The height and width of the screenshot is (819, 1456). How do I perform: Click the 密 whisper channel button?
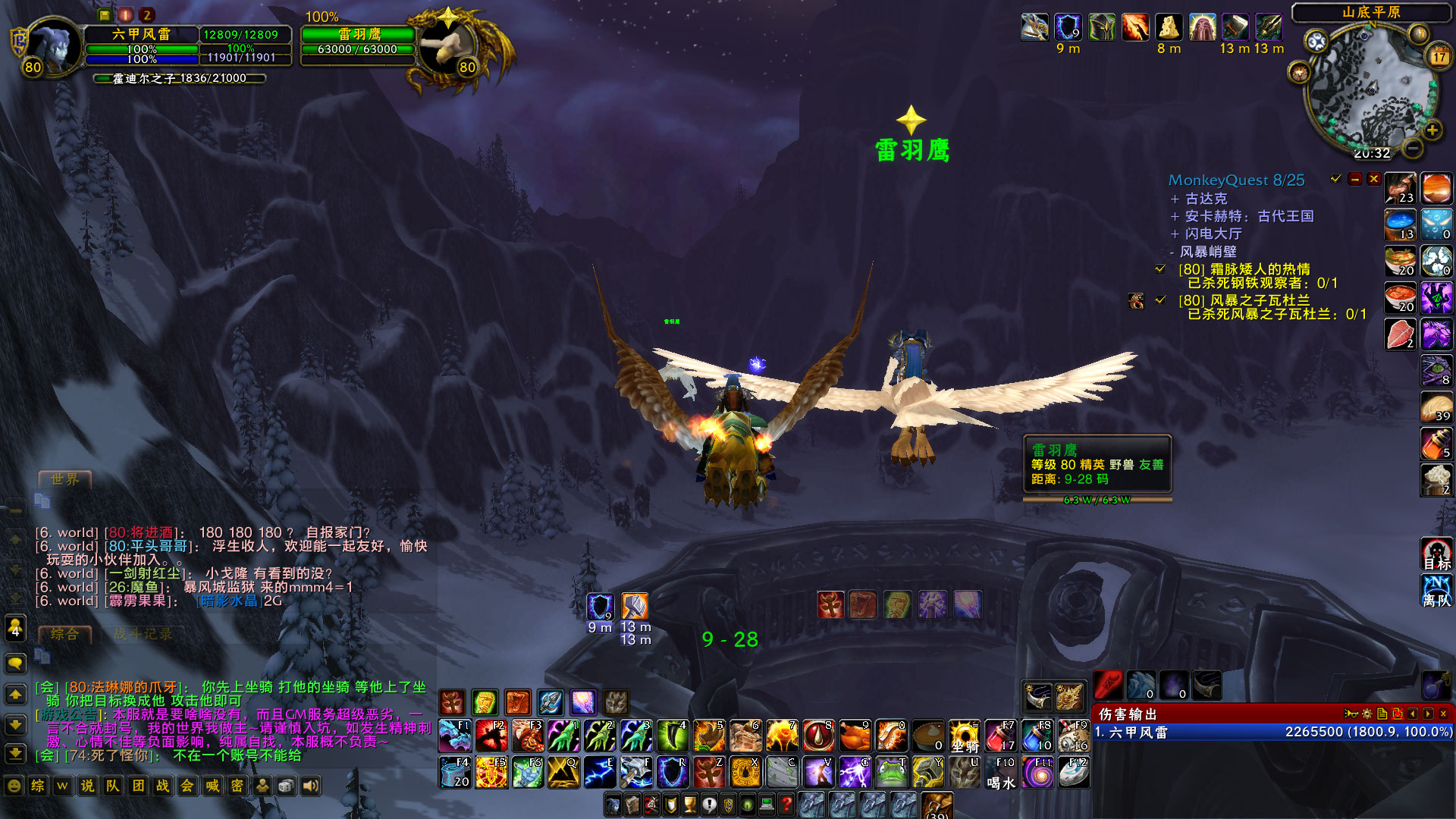(x=237, y=786)
